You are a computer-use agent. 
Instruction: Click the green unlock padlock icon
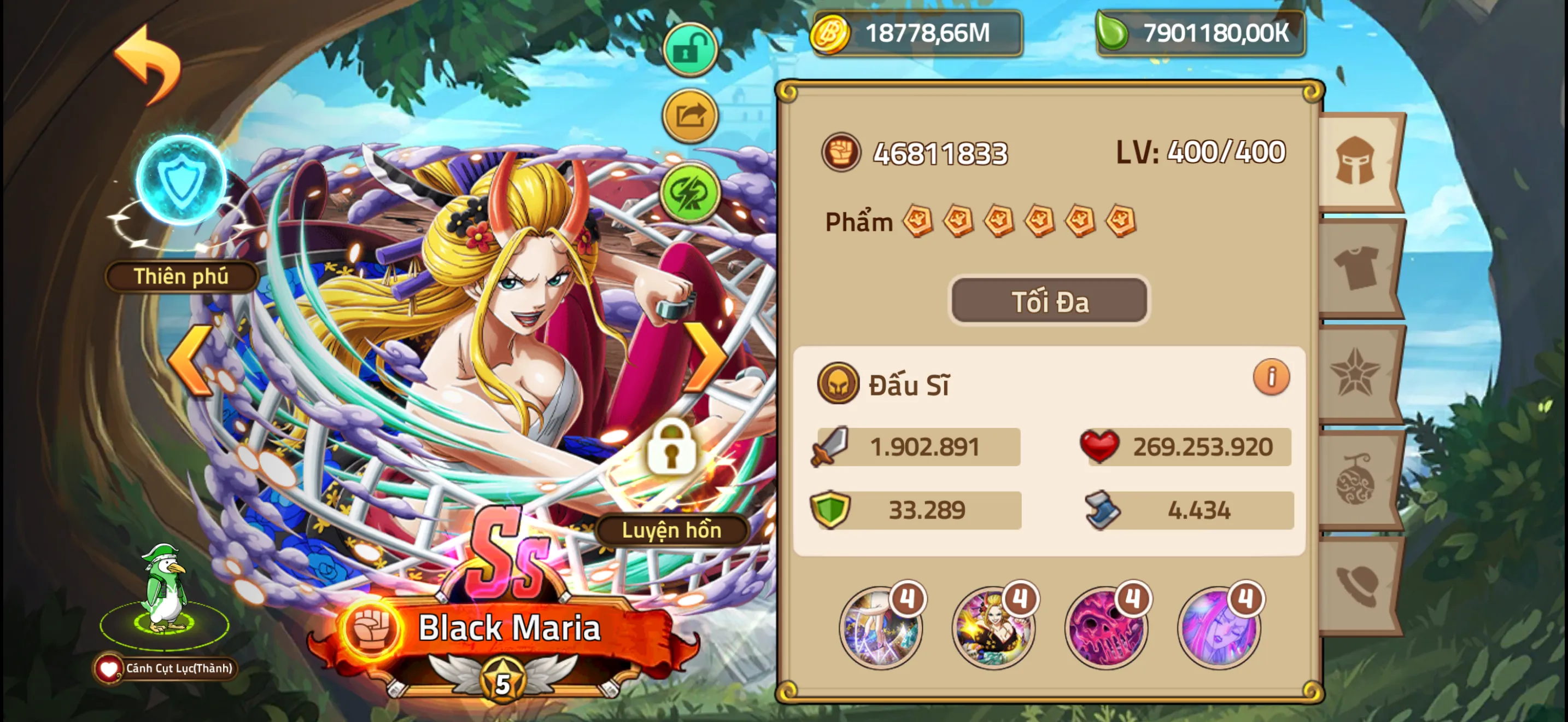point(691,50)
